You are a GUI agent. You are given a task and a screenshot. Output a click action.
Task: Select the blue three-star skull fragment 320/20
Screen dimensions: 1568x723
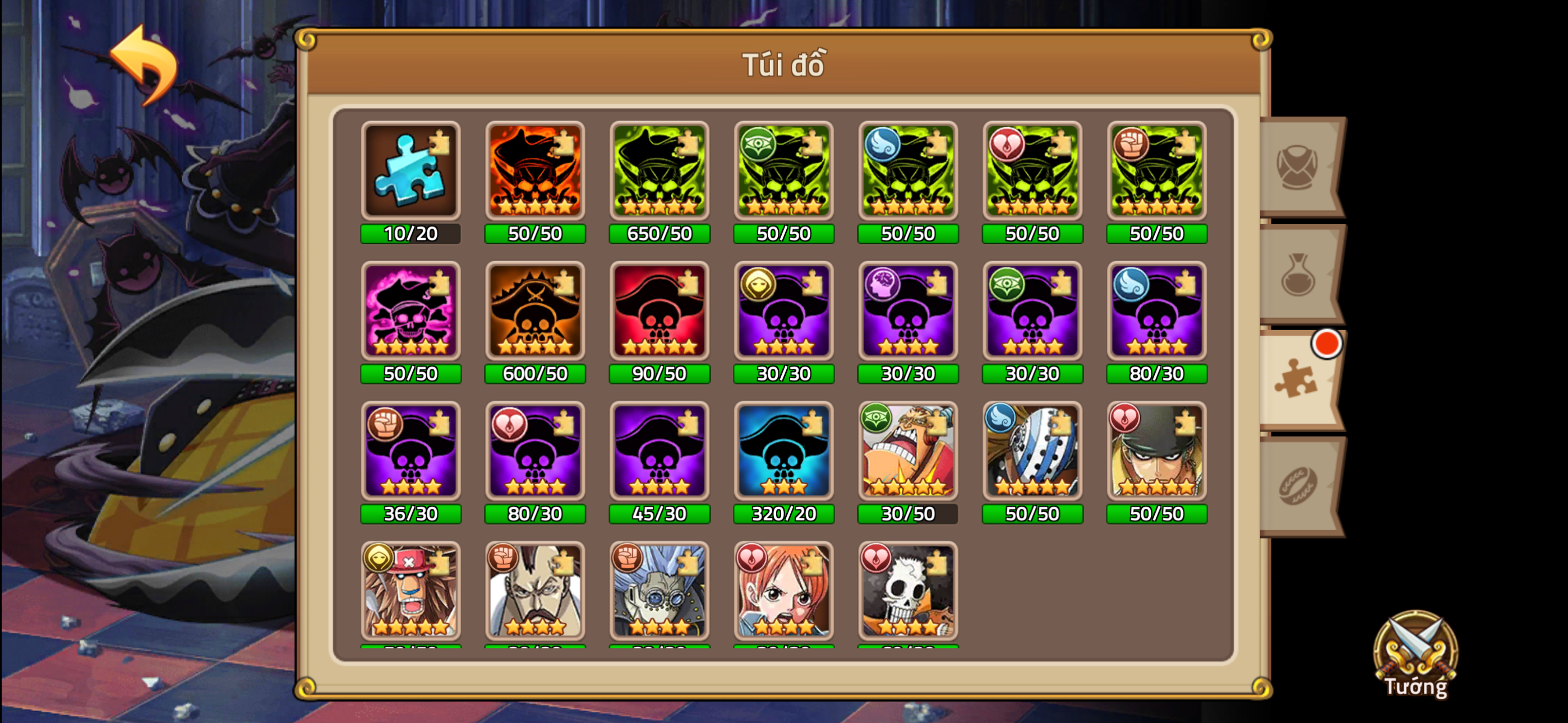(783, 453)
